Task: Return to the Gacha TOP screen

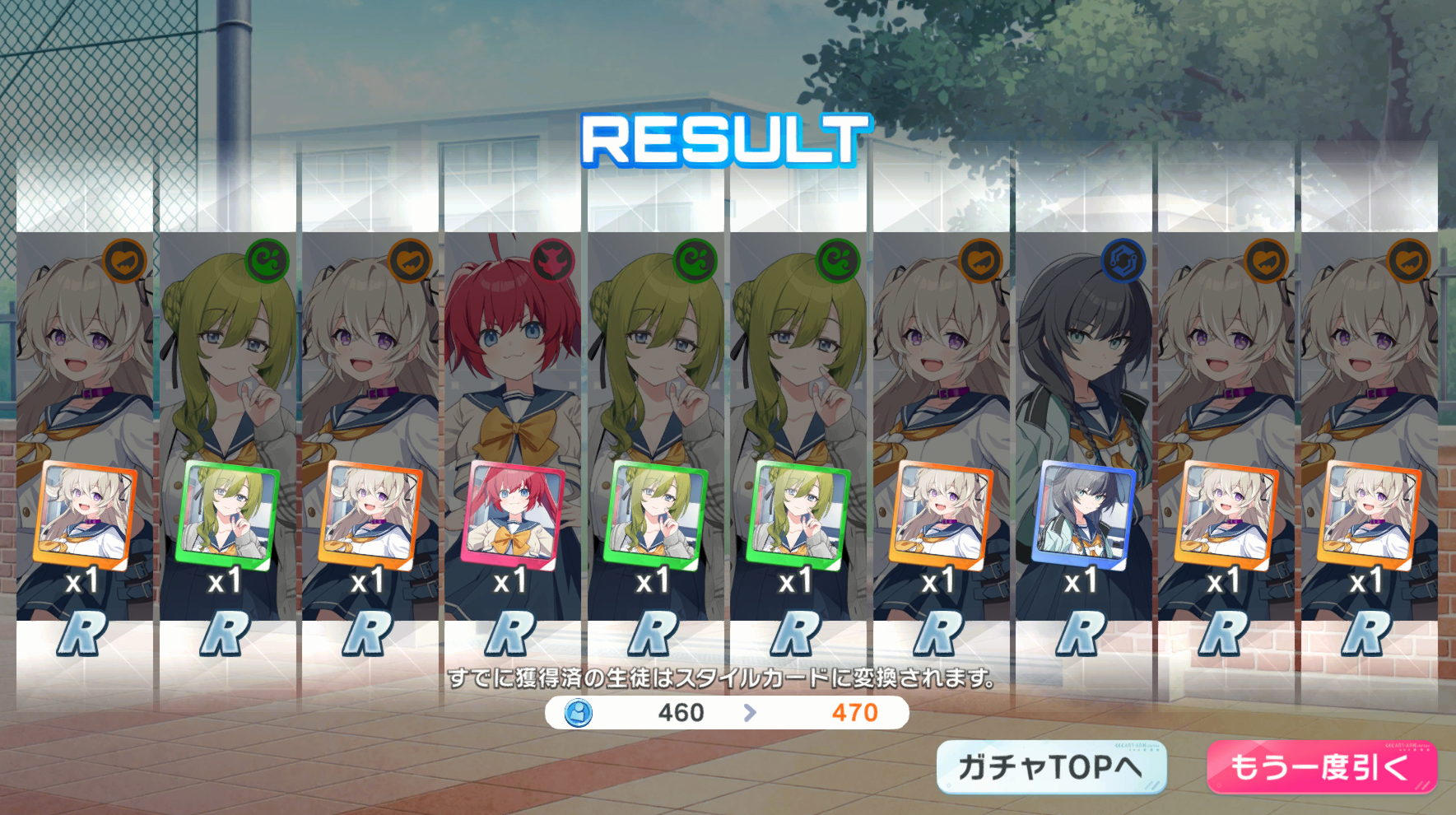Action: pos(1051,767)
